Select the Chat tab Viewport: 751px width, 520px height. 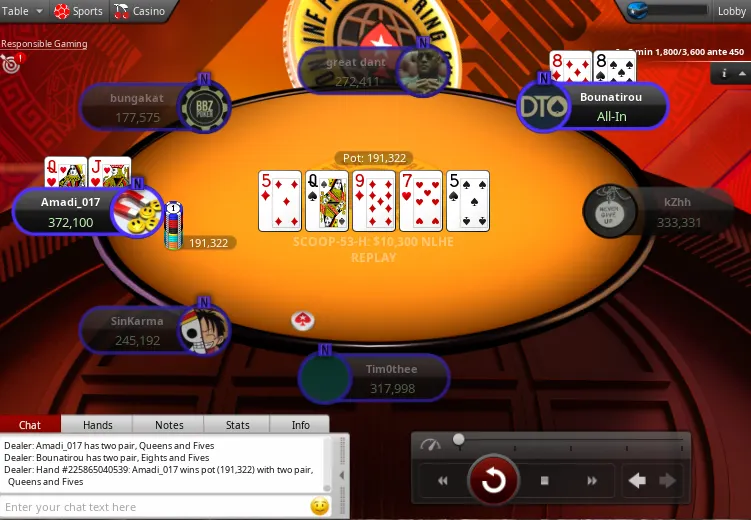(30, 425)
